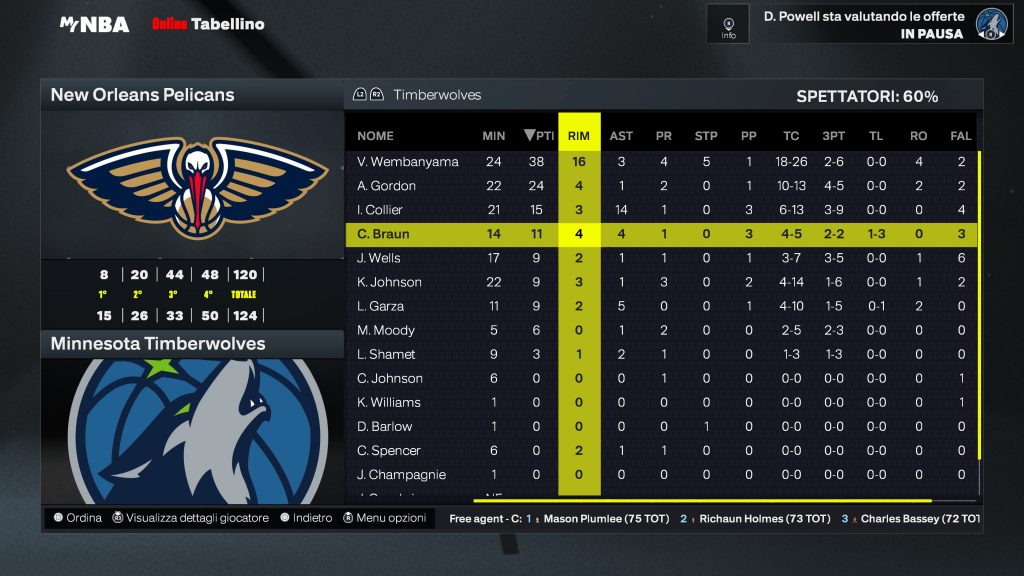Open the Info notification icon
1024x576 pixels.
point(728,24)
